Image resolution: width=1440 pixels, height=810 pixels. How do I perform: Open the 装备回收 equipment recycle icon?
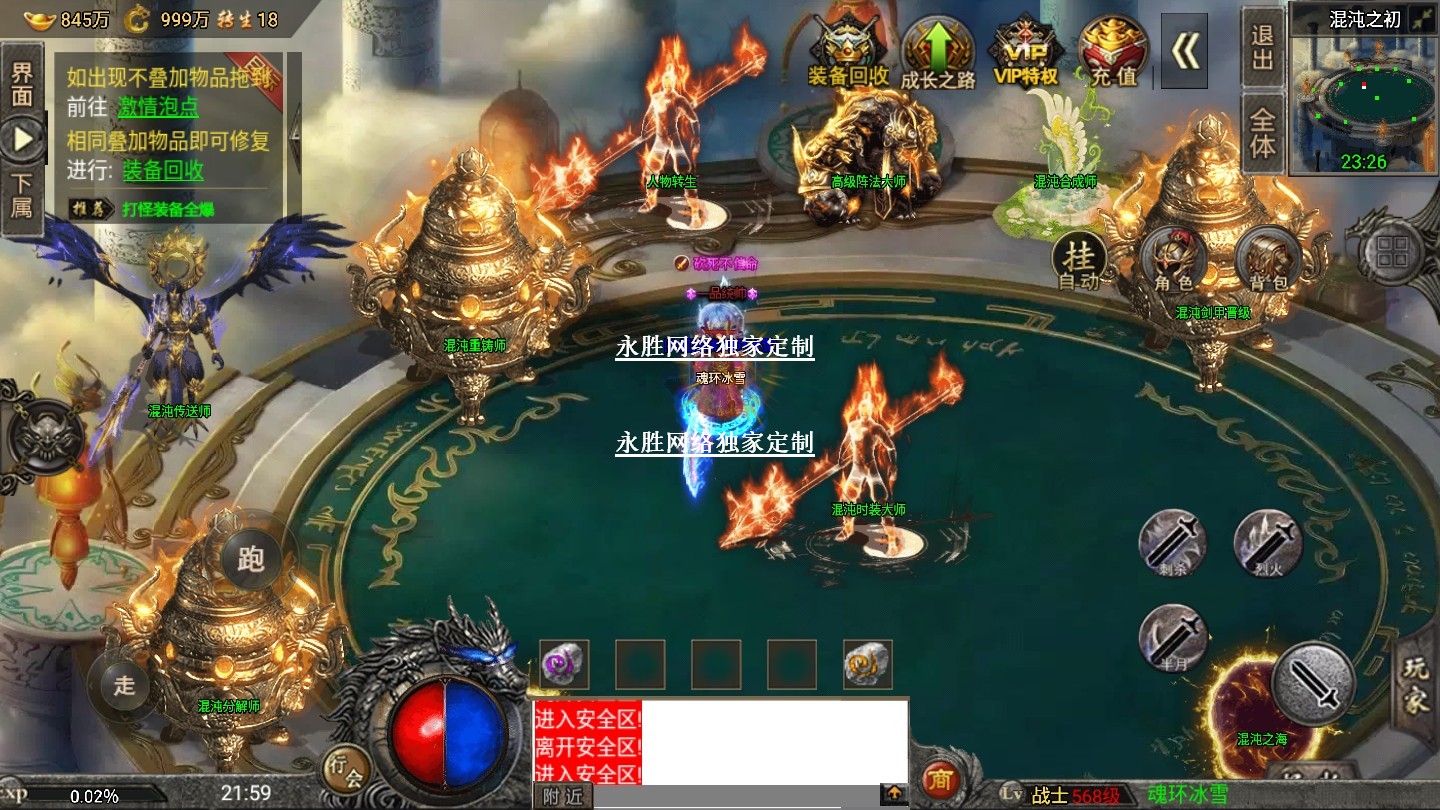[x=848, y=52]
